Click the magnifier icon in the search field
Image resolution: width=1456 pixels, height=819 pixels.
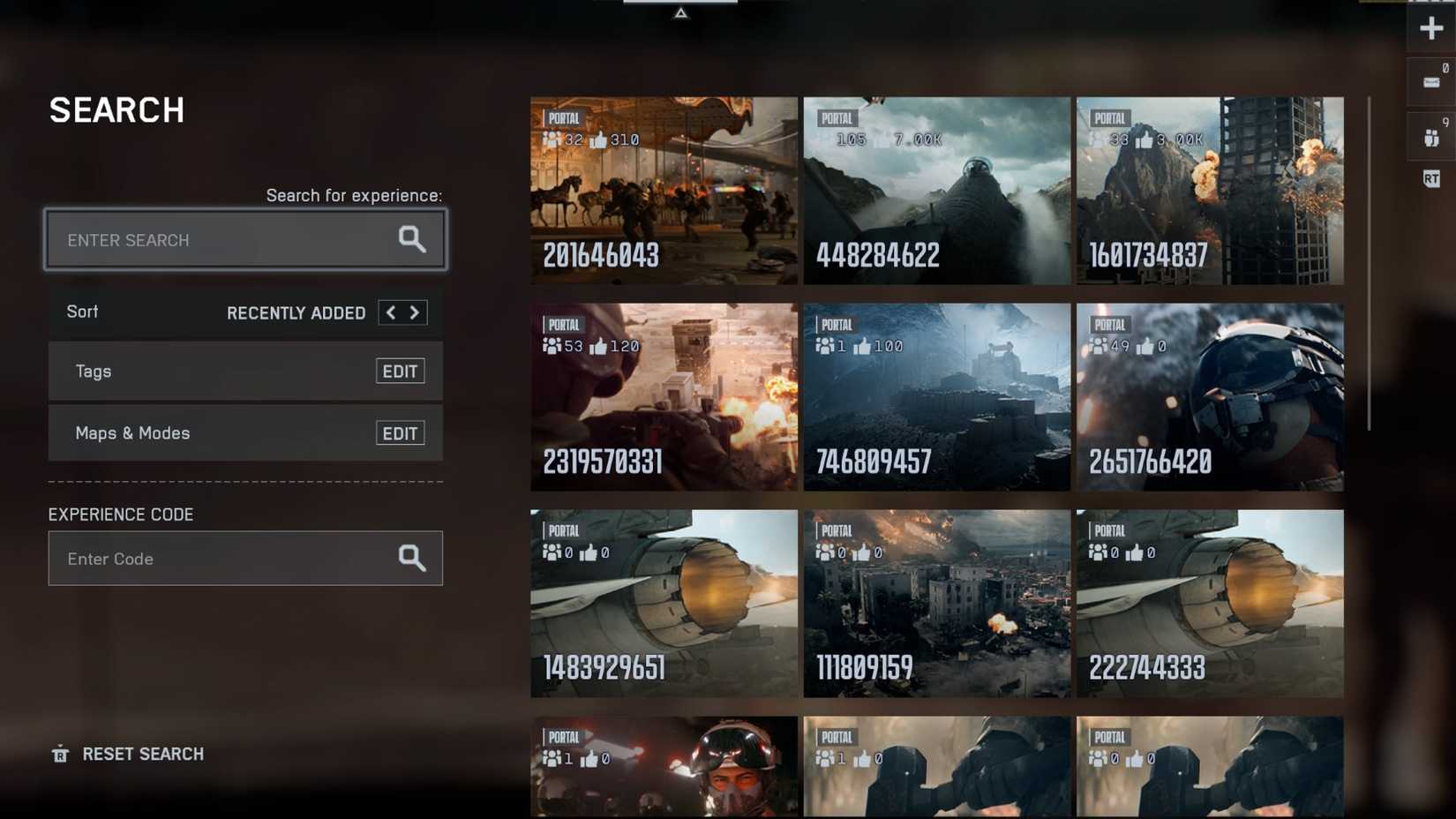[x=411, y=239]
